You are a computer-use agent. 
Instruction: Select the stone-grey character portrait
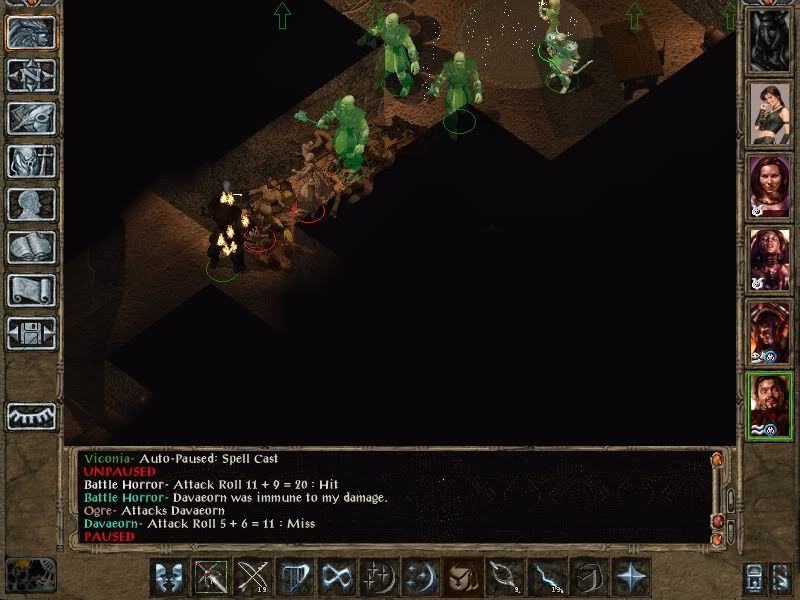click(x=770, y=40)
